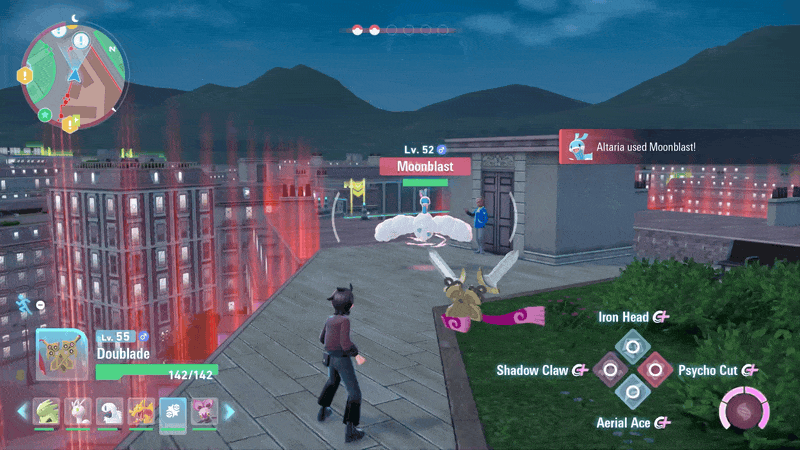Viewport: 800px width, 450px height.
Task: Switch to the pink-eared party Pokémon
Action: click(x=203, y=411)
